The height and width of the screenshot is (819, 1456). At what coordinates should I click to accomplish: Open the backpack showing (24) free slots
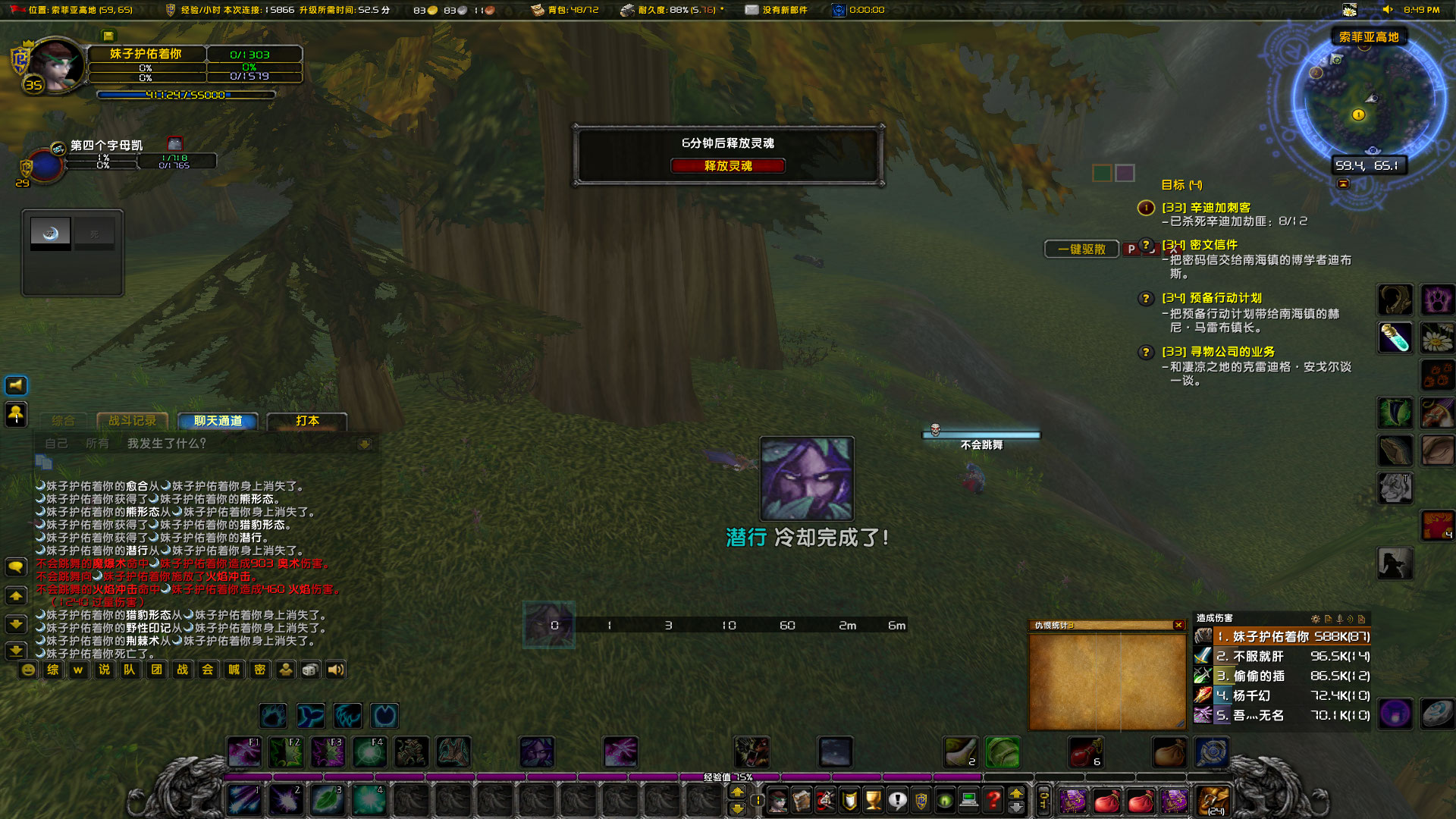point(1213,802)
